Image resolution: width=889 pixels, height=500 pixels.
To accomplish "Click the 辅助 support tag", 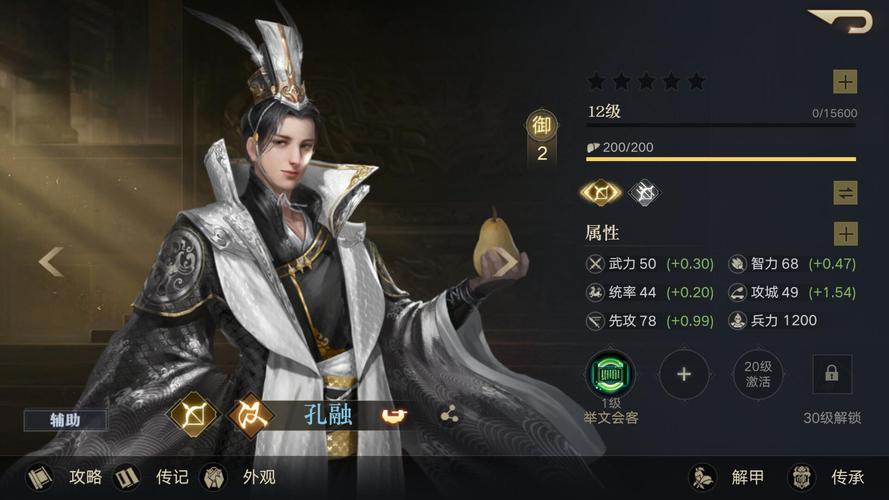I will 65,420.
